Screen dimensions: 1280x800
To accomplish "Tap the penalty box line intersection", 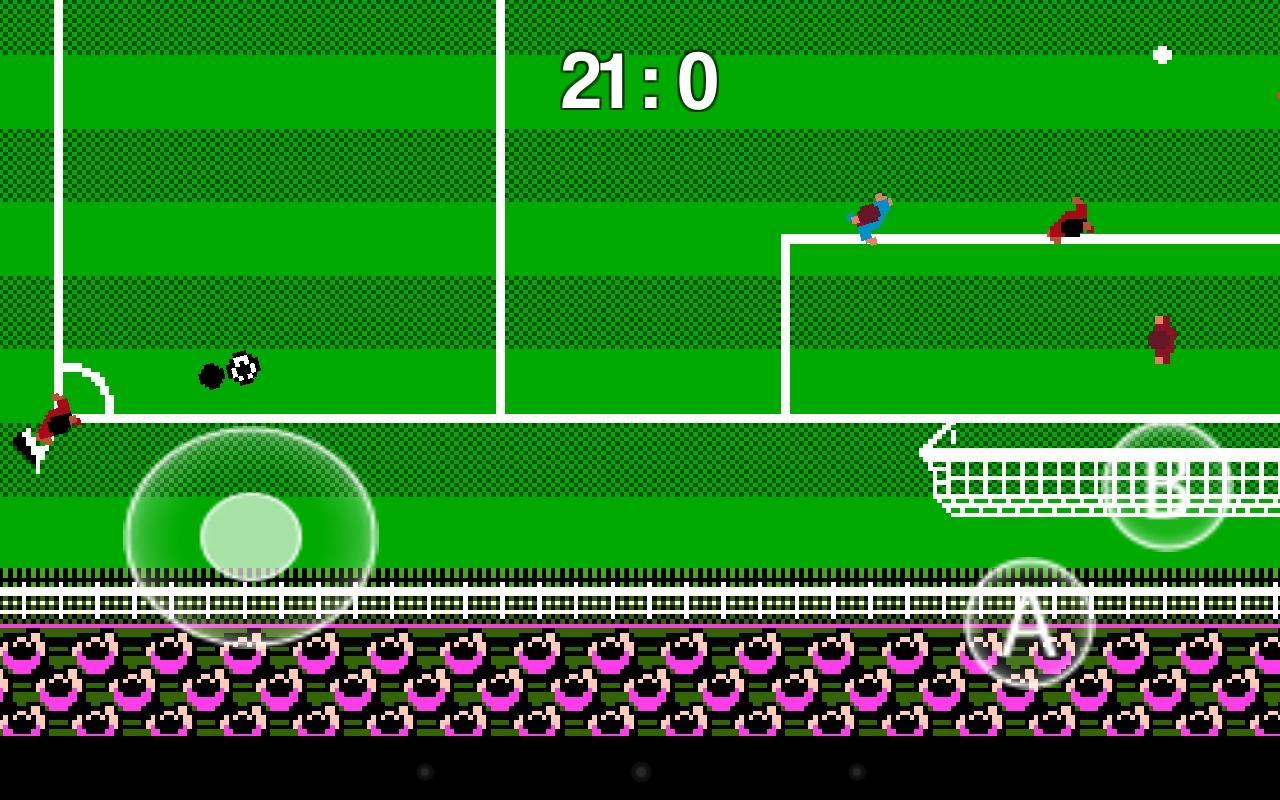I will click(x=787, y=239).
